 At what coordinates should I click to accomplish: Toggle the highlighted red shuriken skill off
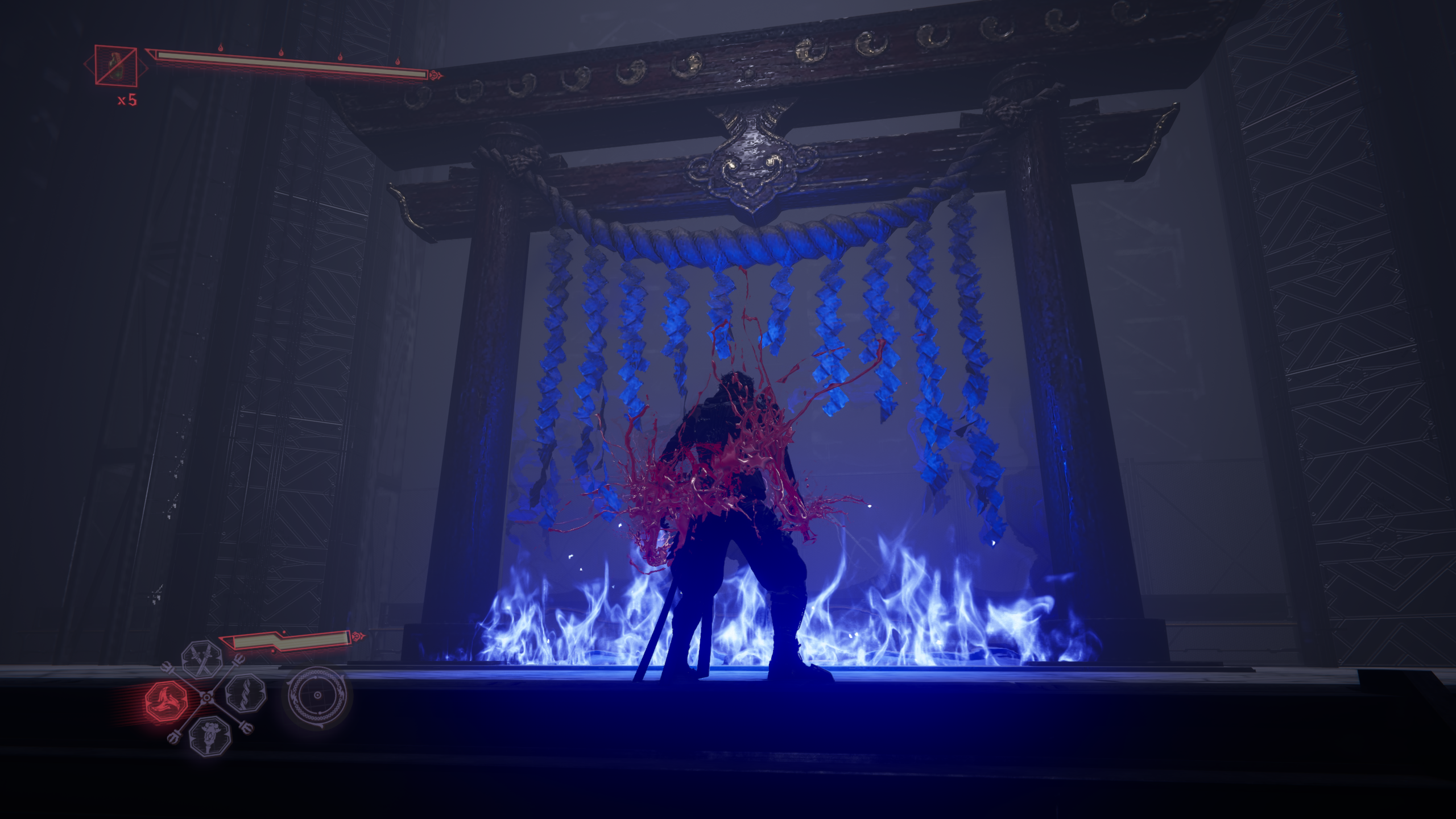click(x=167, y=700)
